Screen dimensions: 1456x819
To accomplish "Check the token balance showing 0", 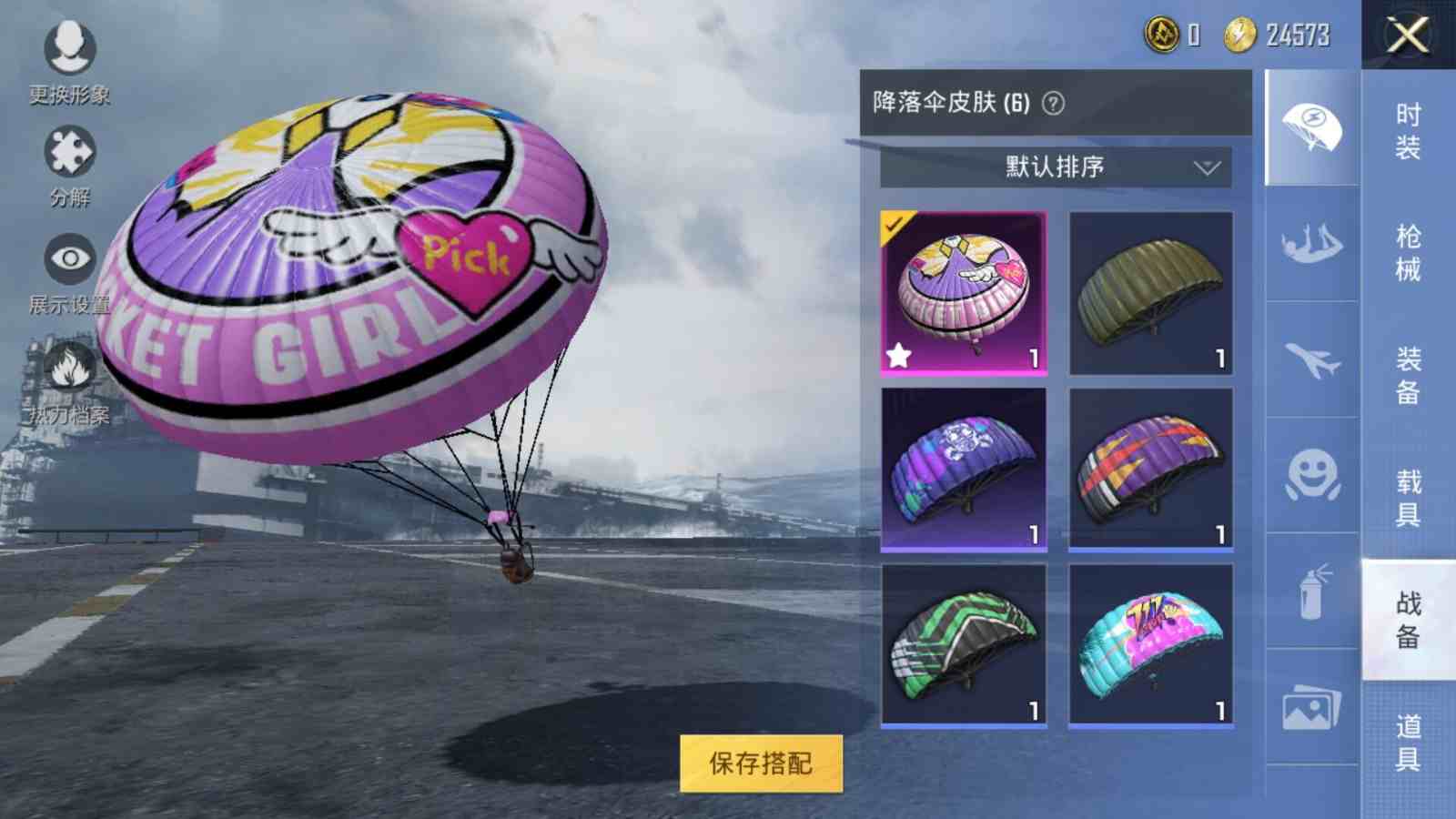I will (x=1174, y=35).
